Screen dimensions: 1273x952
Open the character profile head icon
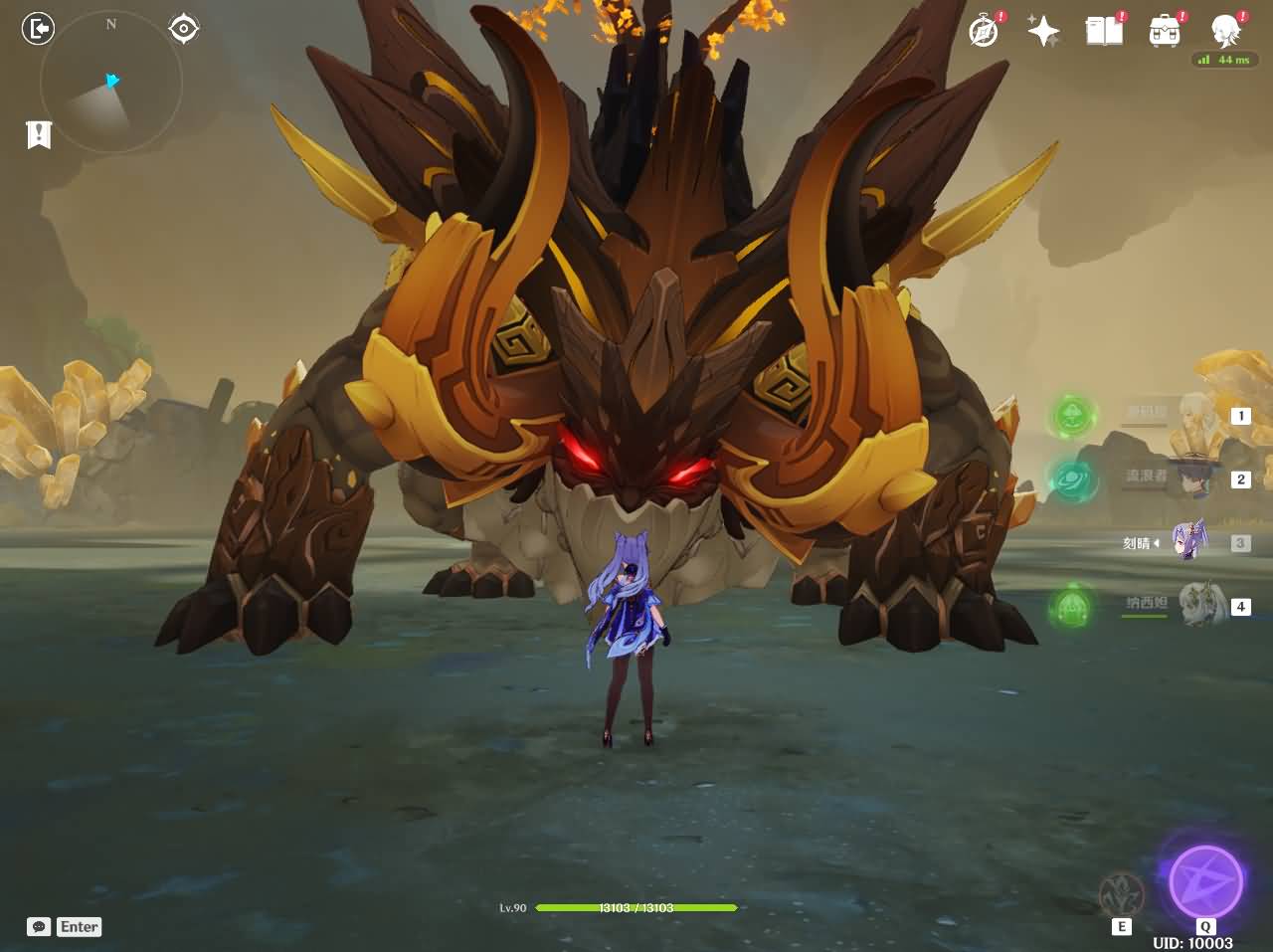coord(1225,31)
